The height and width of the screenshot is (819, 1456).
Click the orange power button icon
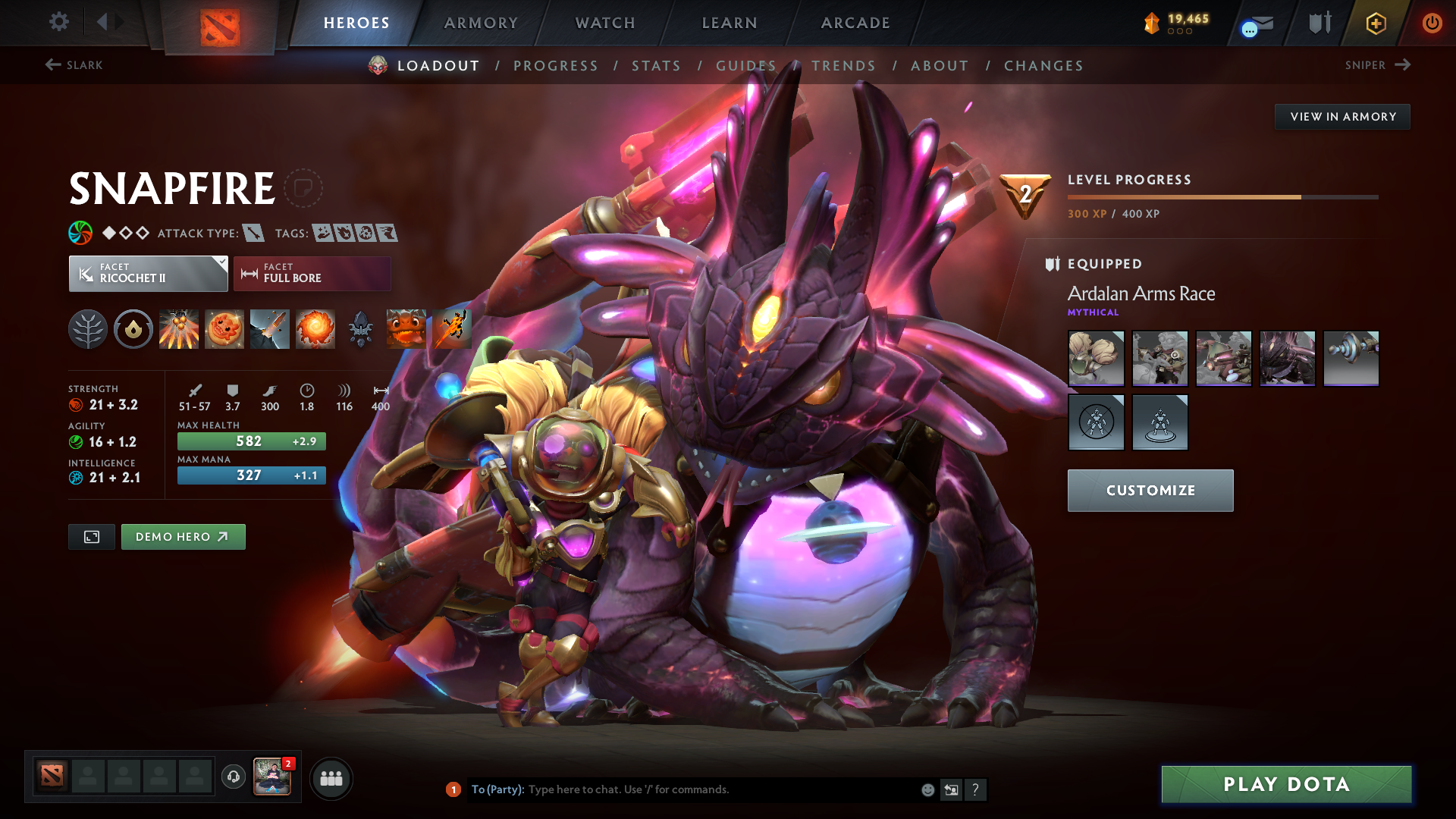(x=1432, y=23)
